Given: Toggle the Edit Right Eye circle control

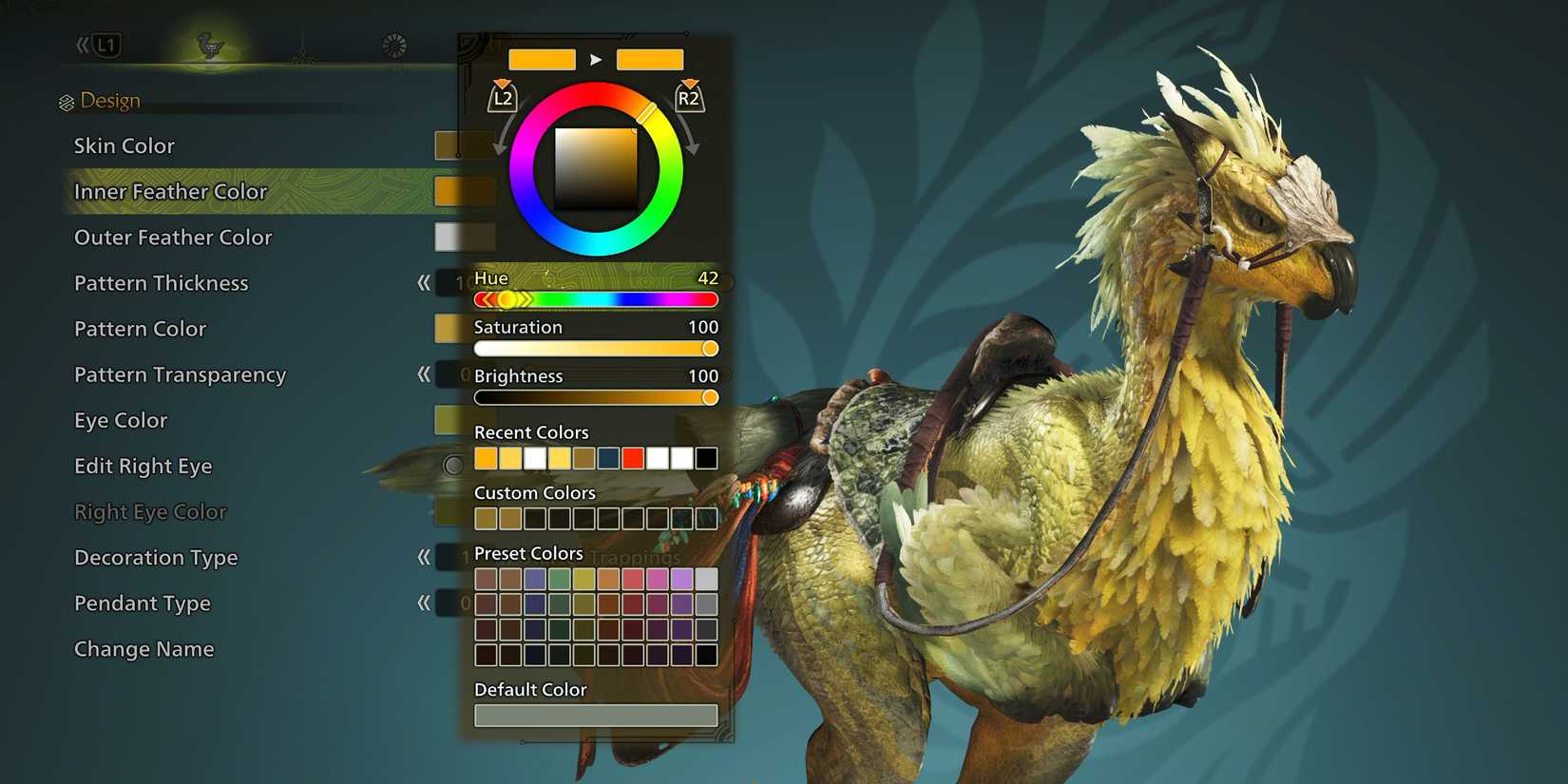Looking at the screenshot, I should coord(453,466).
